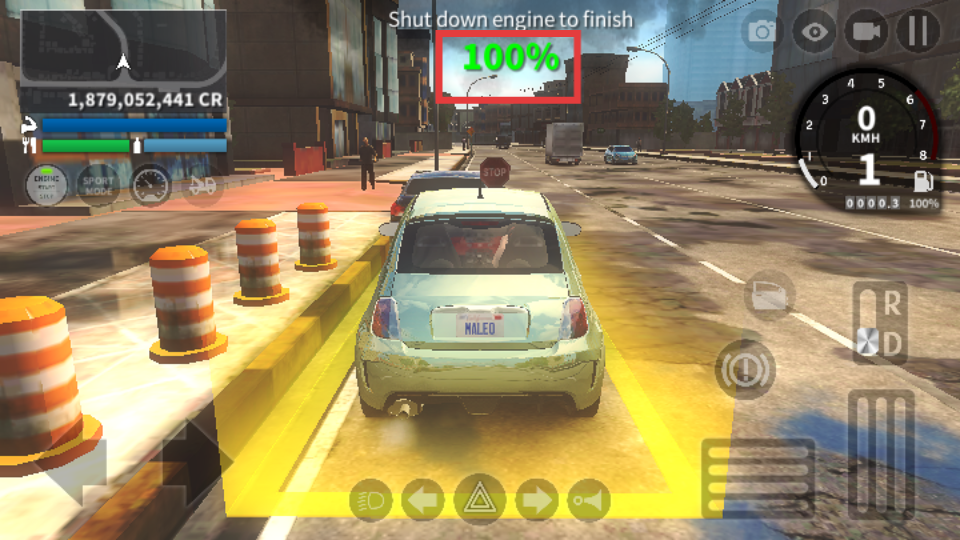Pause the game
This screenshot has height=540, width=960.
pos(917,32)
